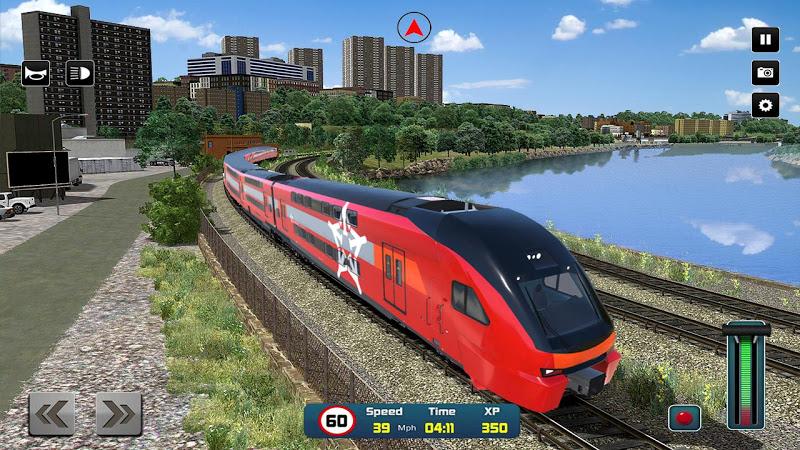The width and height of the screenshot is (800, 450).
Task: Open the settings gear
Action: click(x=765, y=105)
